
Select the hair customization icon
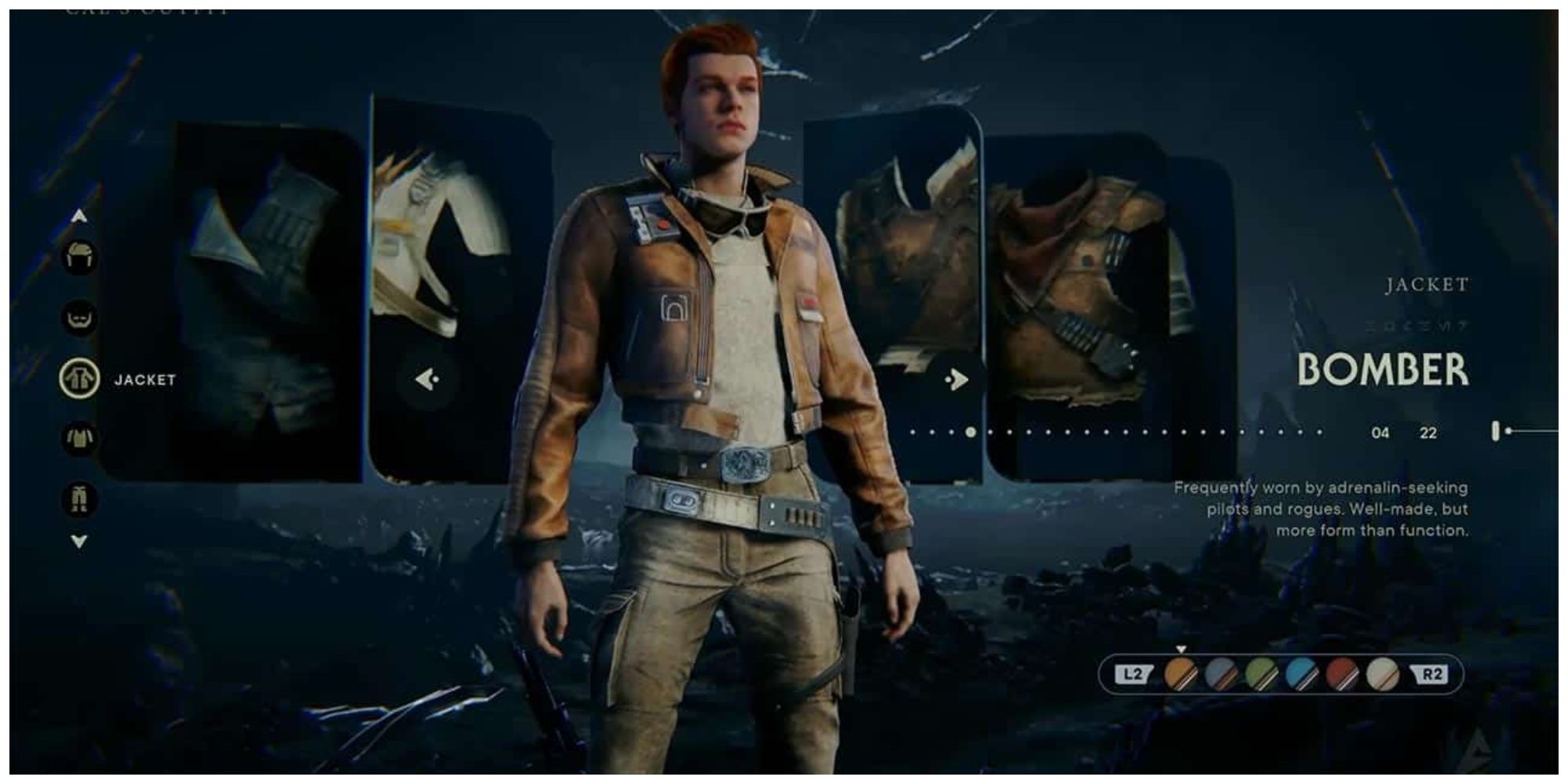pos(78,257)
